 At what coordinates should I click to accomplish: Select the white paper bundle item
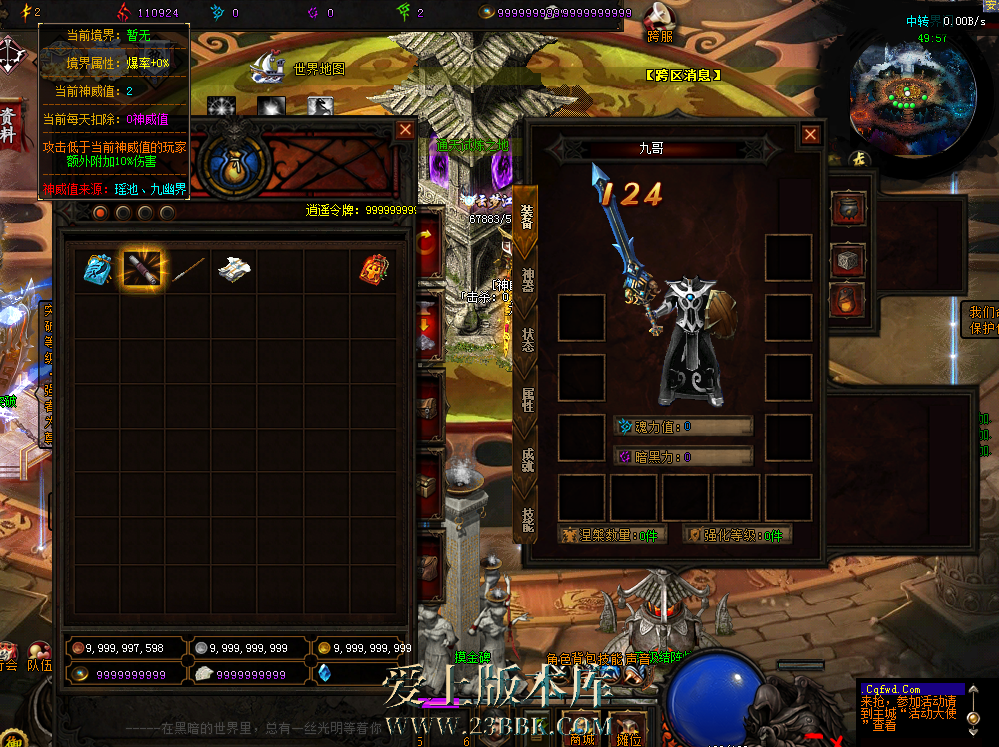233,268
